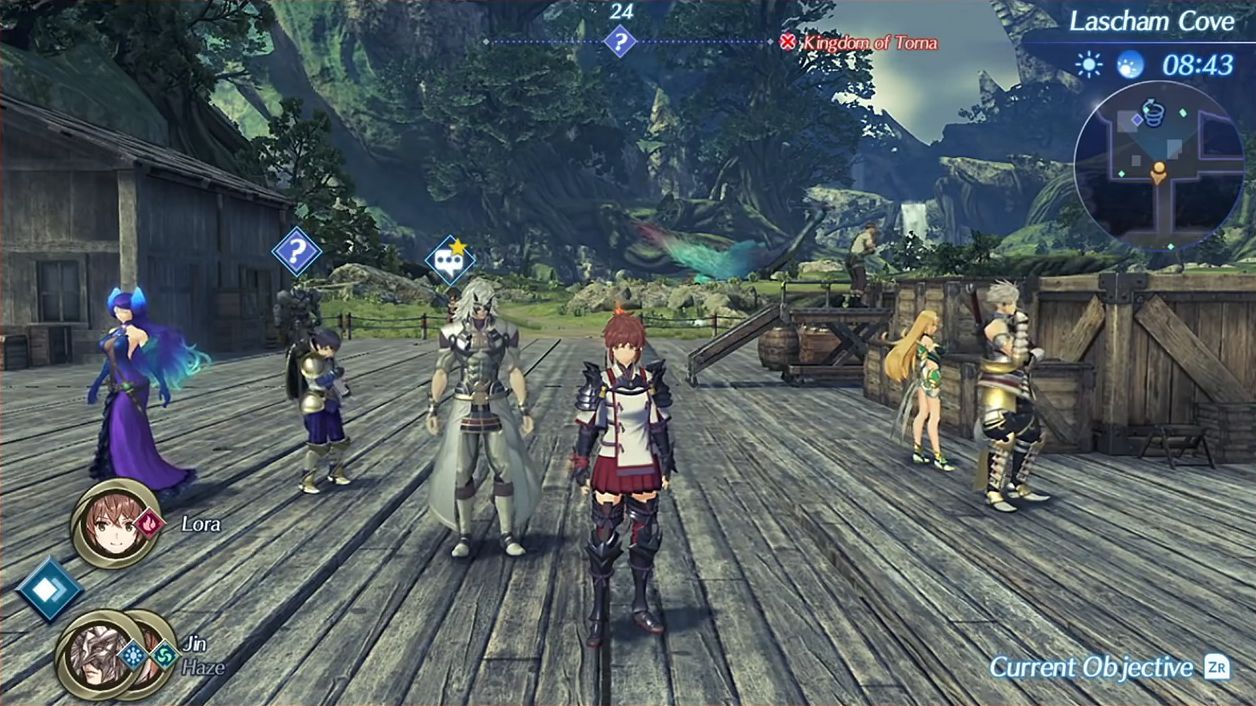
Task: Select the Kingdom of Torna compass marker
Action: pyautogui.click(x=787, y=42)
